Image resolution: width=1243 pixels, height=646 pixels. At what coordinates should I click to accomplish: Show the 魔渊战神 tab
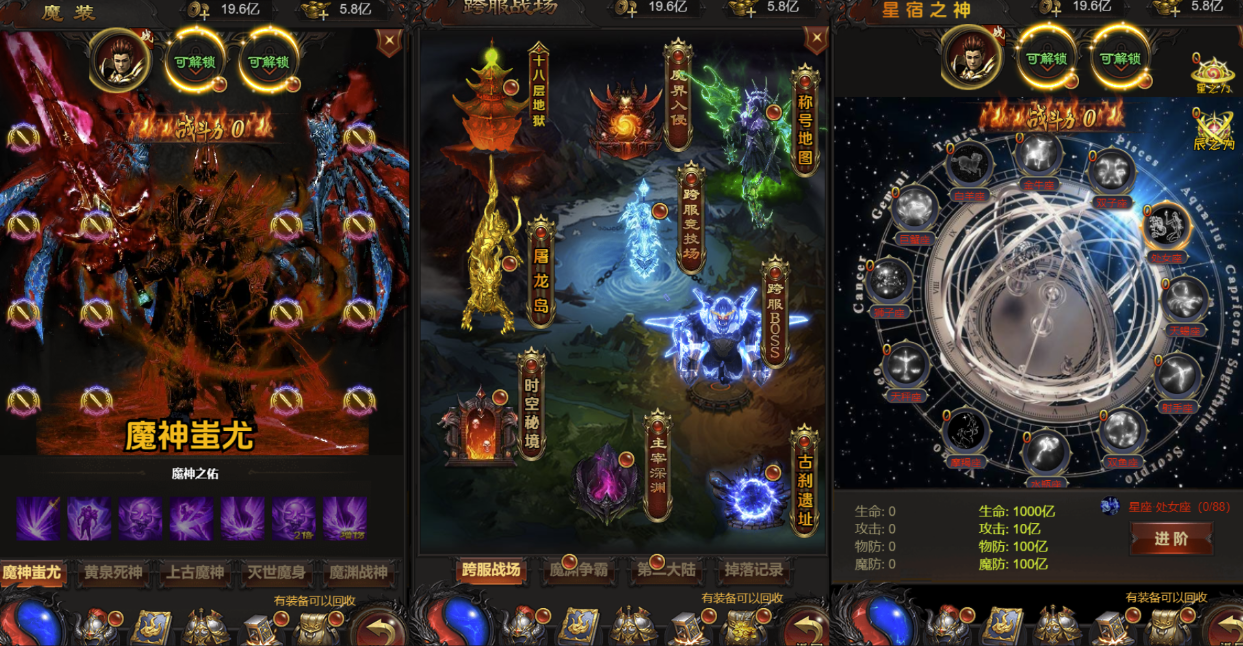[x=358, y=573]
